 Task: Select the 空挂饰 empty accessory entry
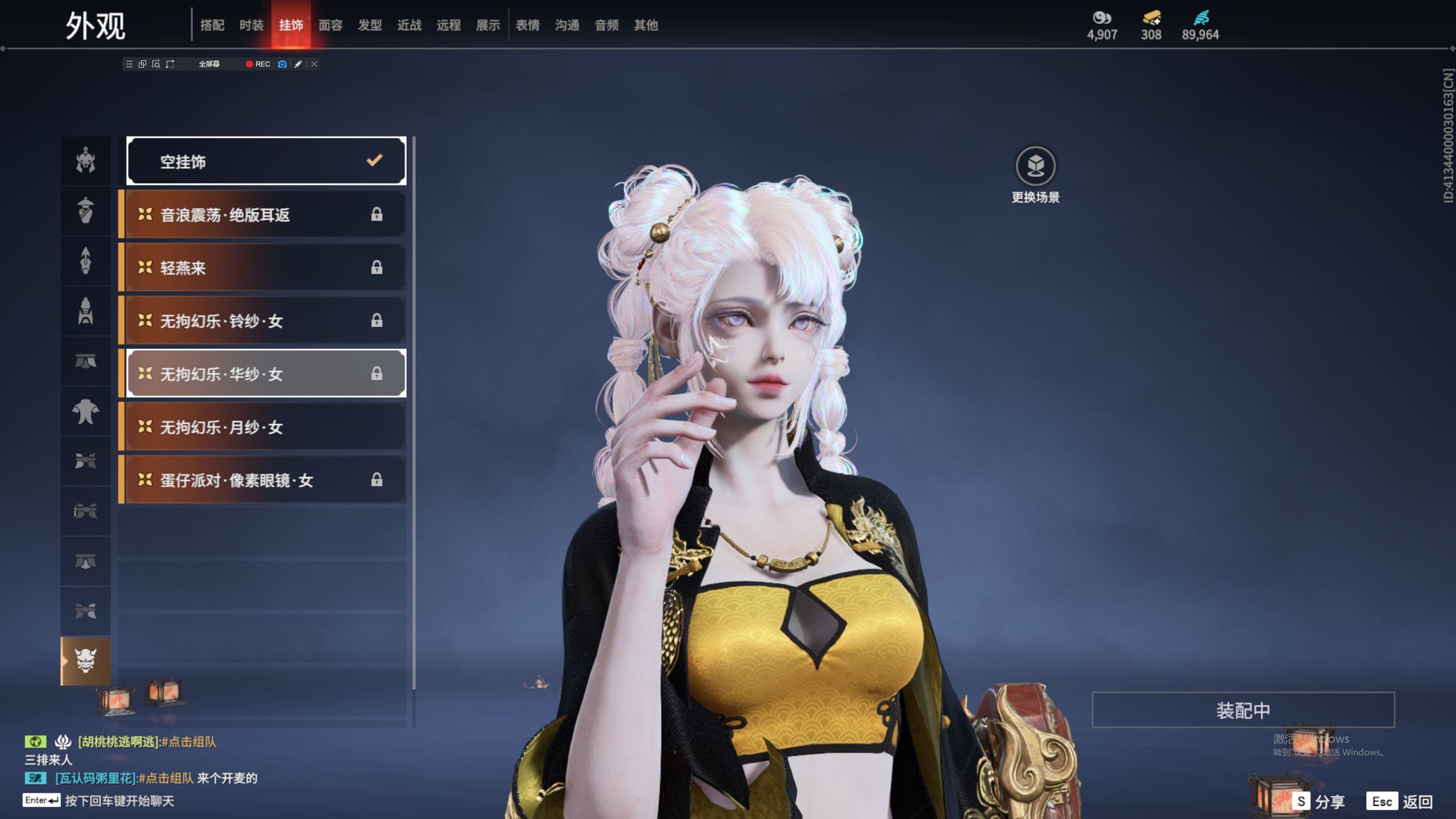(266, 162)
